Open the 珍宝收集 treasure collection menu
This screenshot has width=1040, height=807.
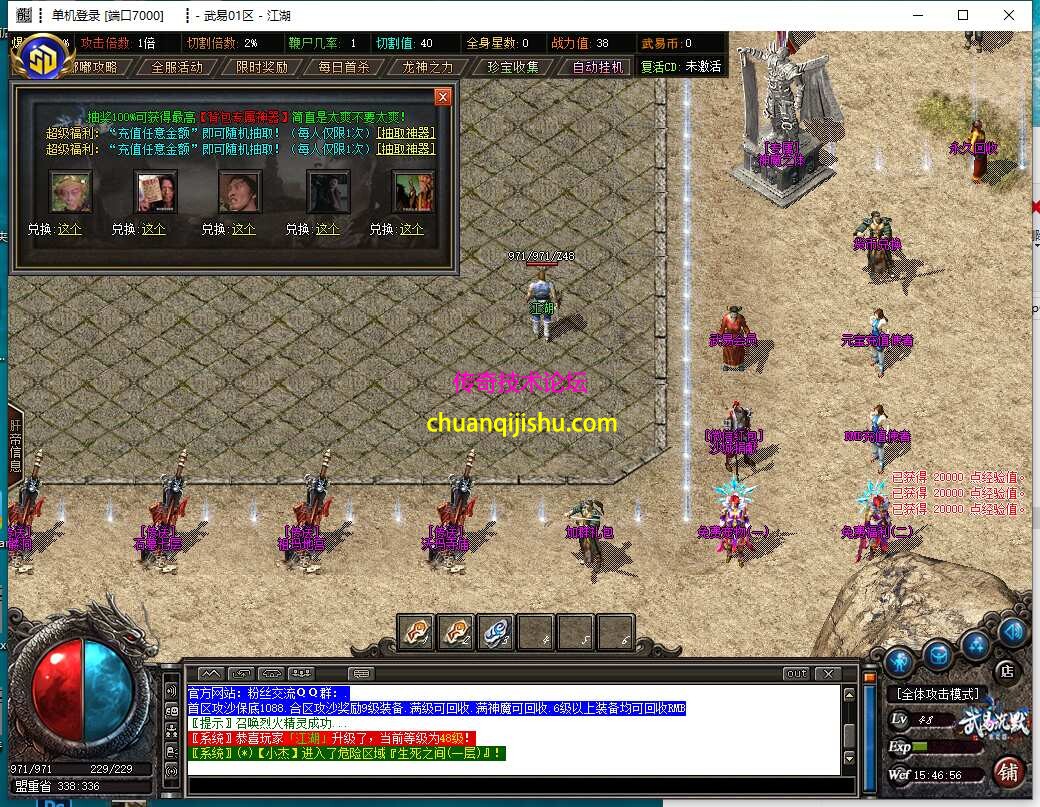pyautogui.click(x=513, y=67)
